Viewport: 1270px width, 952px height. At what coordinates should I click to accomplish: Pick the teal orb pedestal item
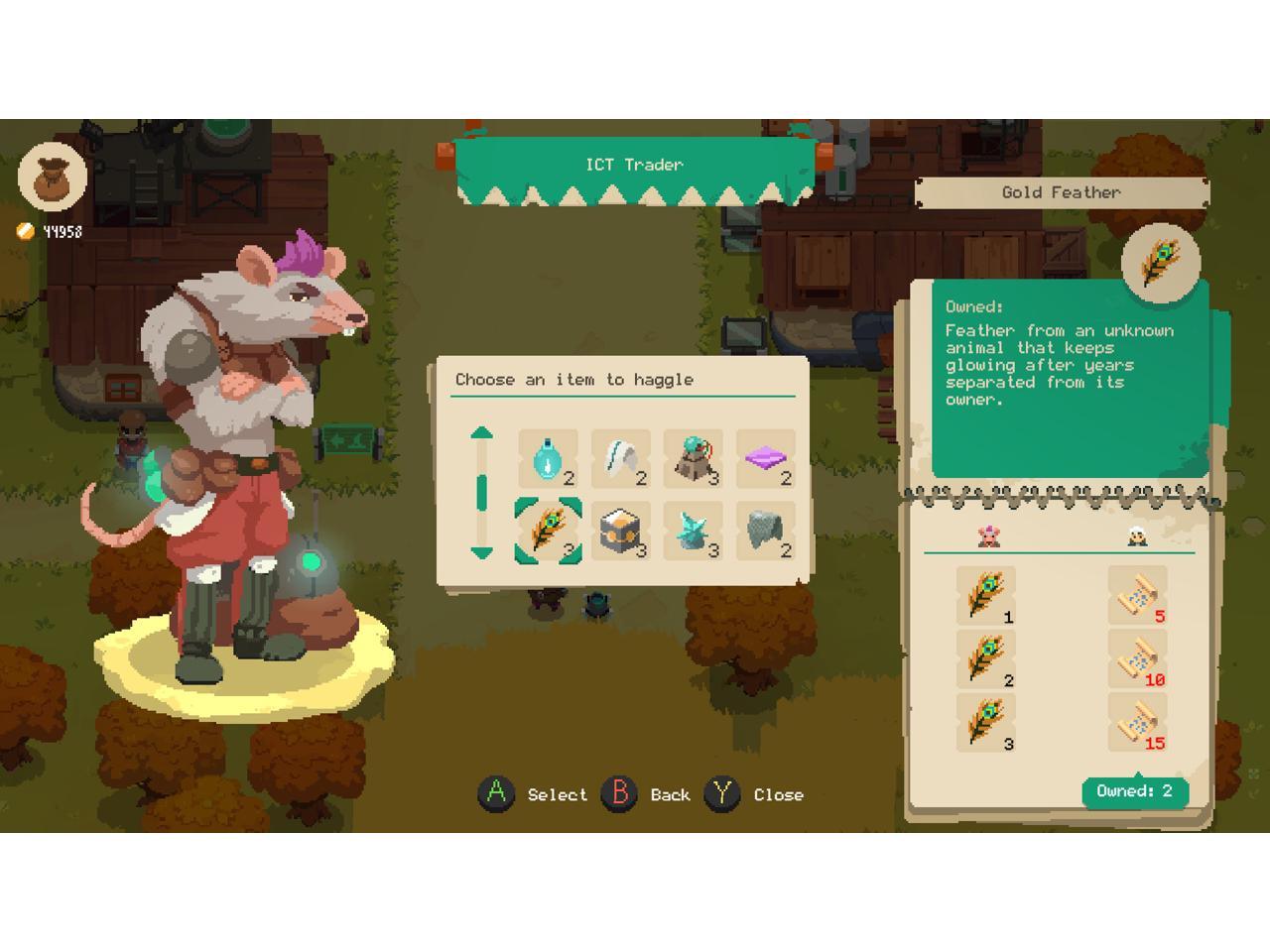coord(694,459)
